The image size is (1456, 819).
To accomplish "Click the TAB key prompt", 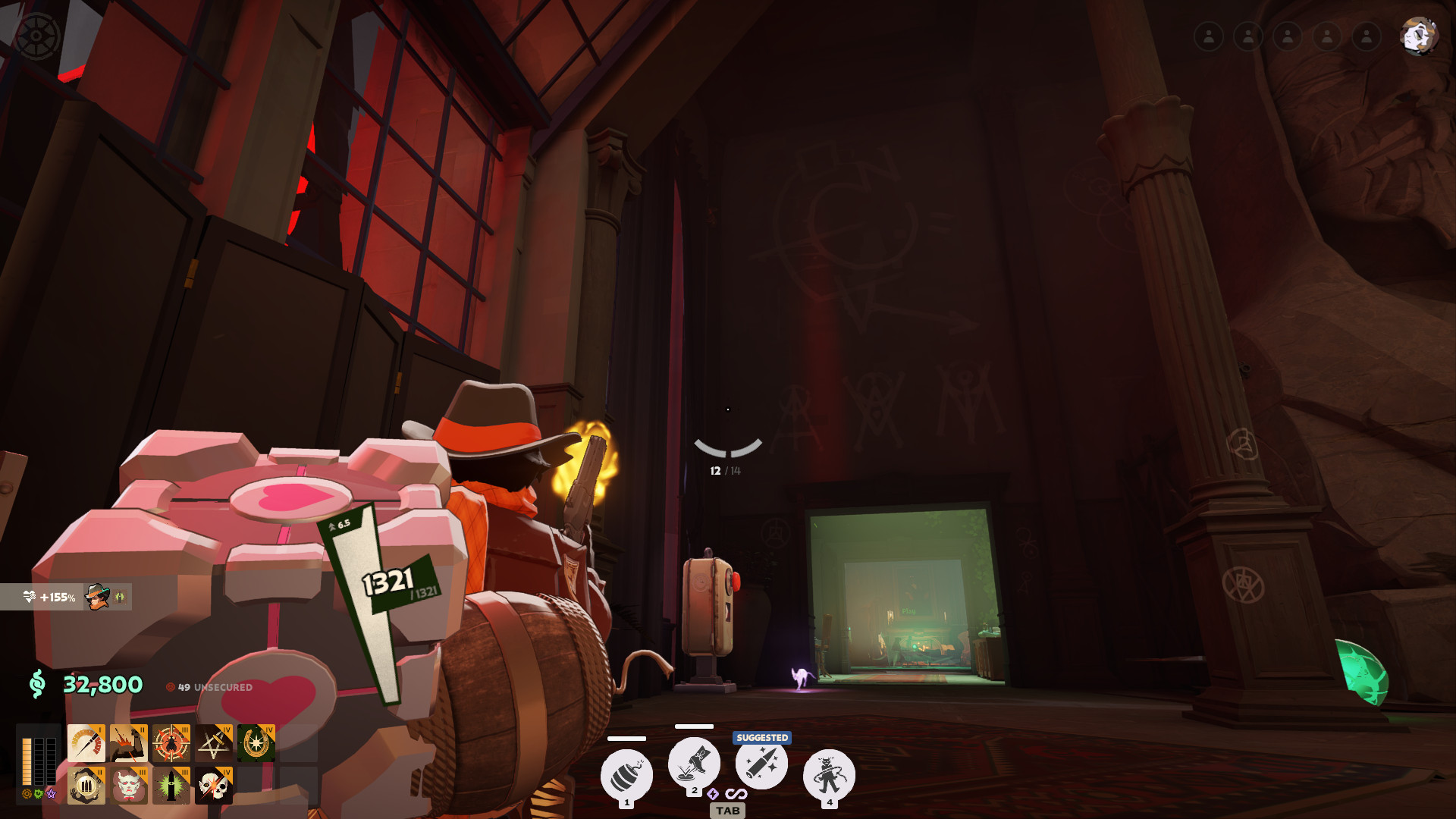I will (729, 811).
